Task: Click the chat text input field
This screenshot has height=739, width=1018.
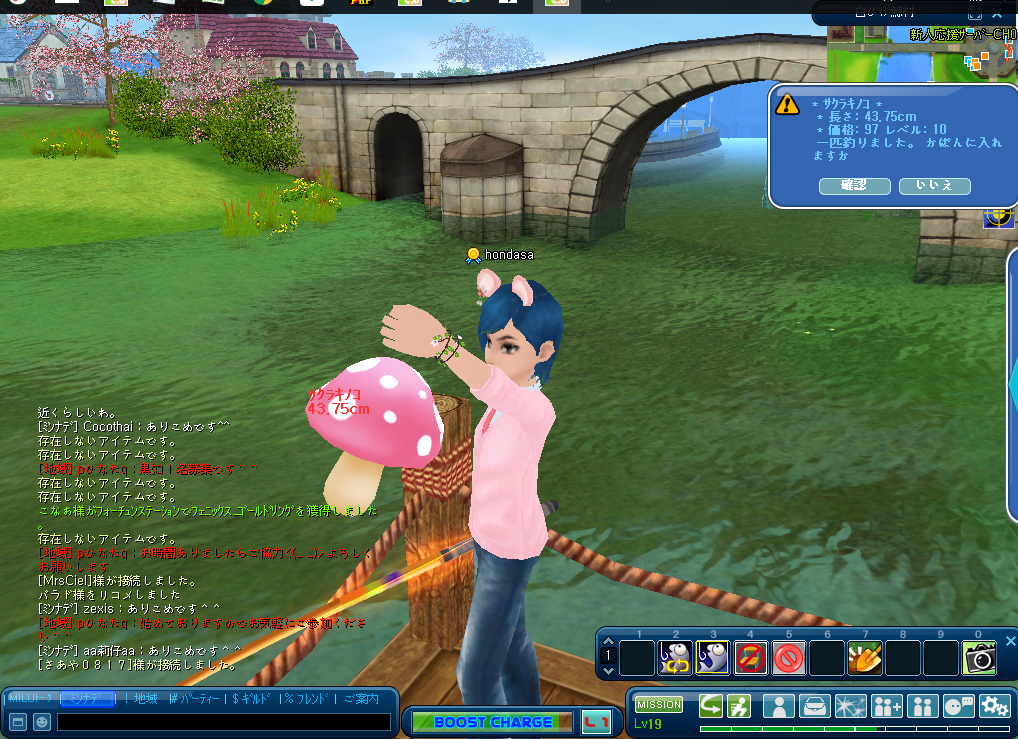Action: [x=224, y=721]
